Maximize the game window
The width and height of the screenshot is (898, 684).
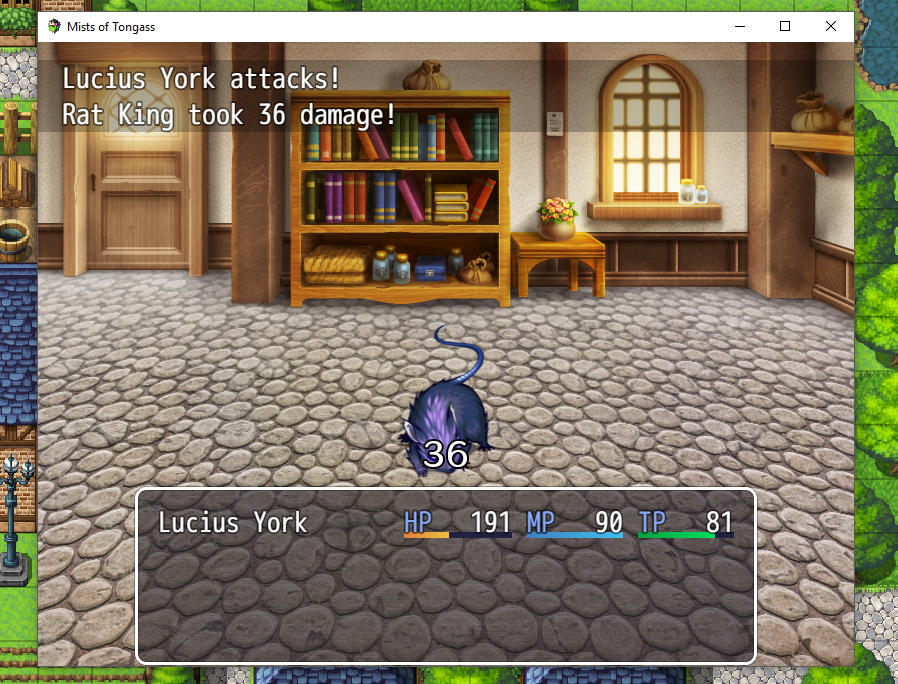785,27
